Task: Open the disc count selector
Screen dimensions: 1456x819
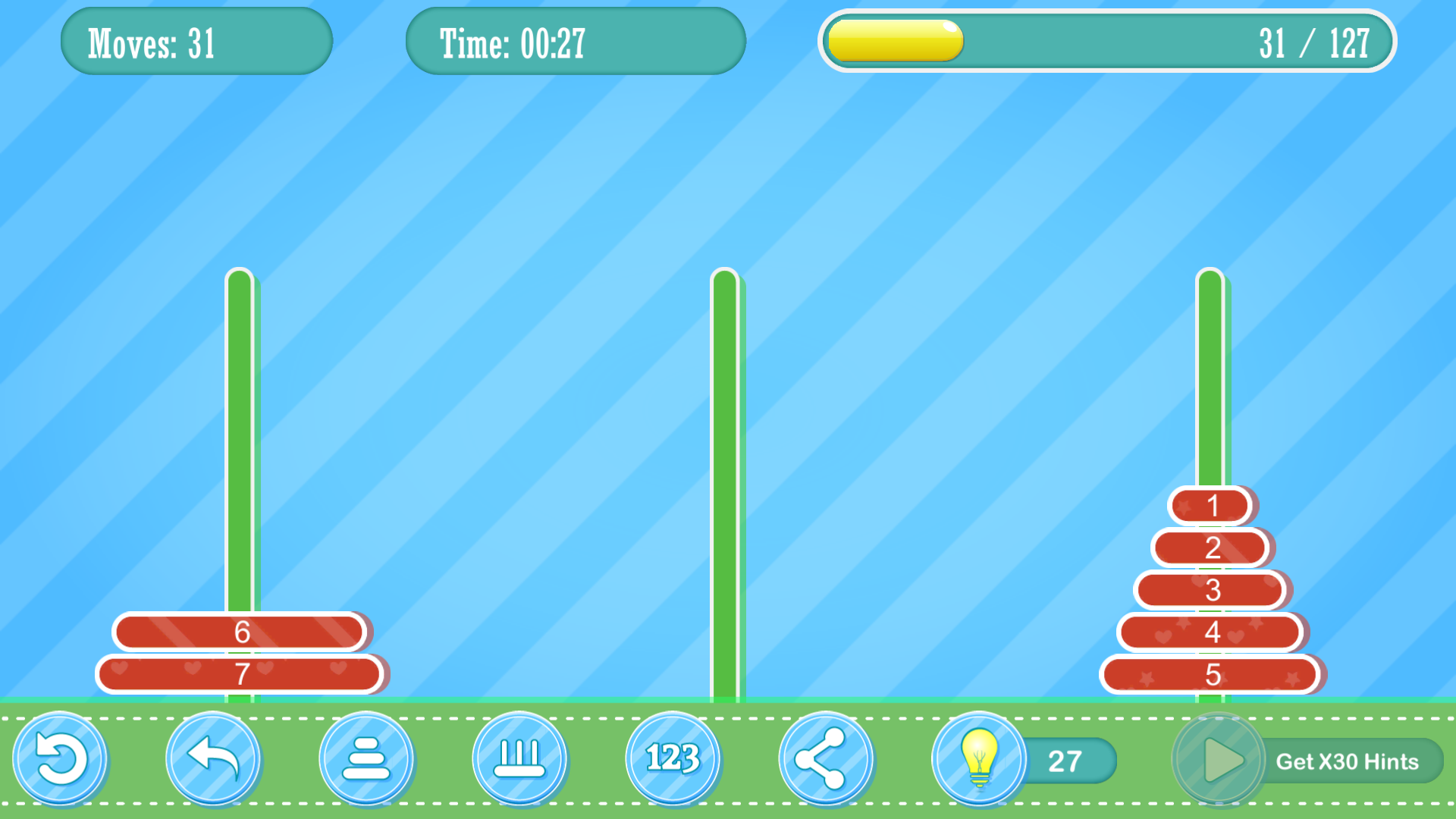Action: click(367, 760)
